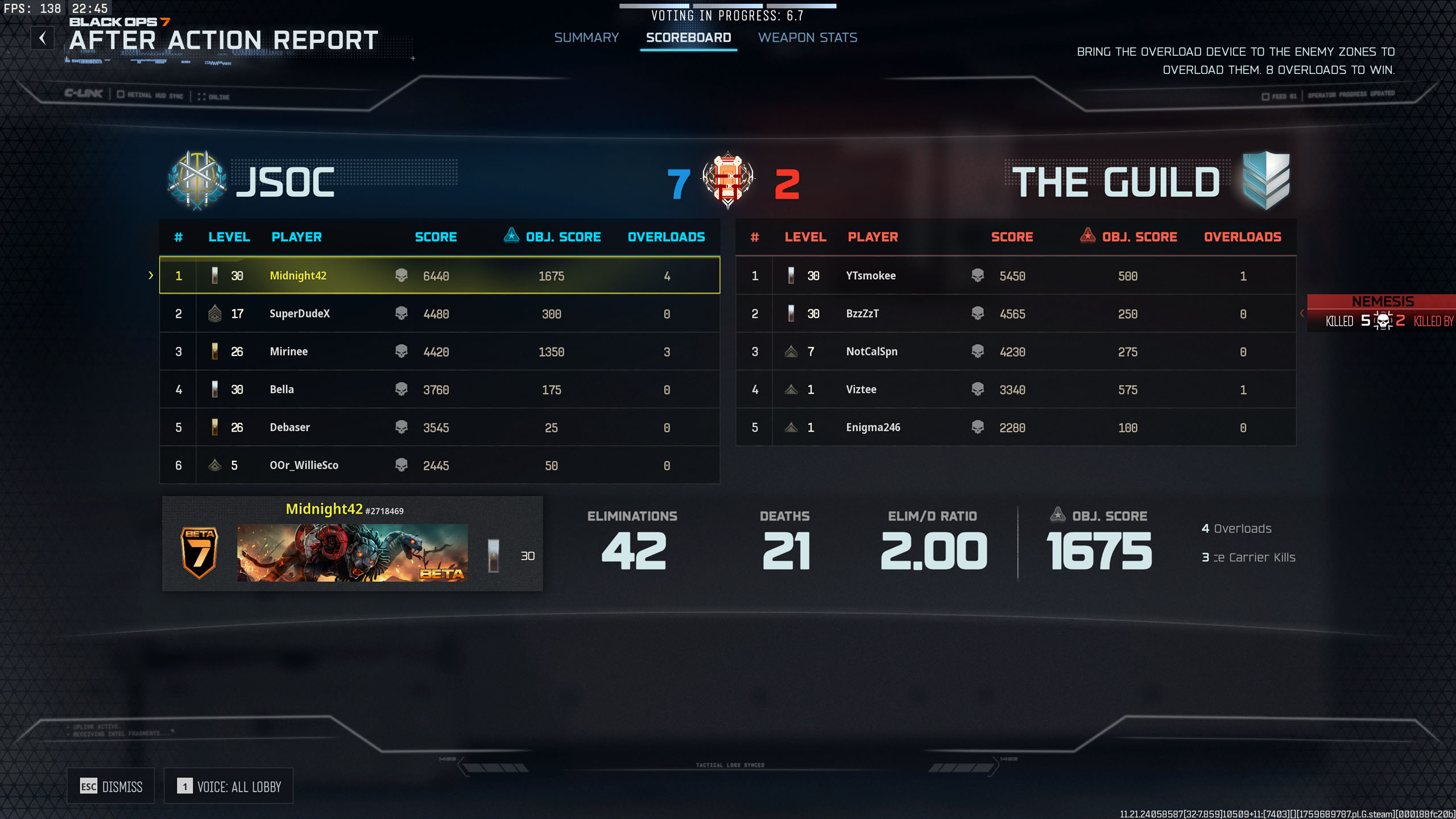Select the Scoreboard tab
This screenshot has width=1456, height=819.
pyautogui.click(x=688, y=38)
